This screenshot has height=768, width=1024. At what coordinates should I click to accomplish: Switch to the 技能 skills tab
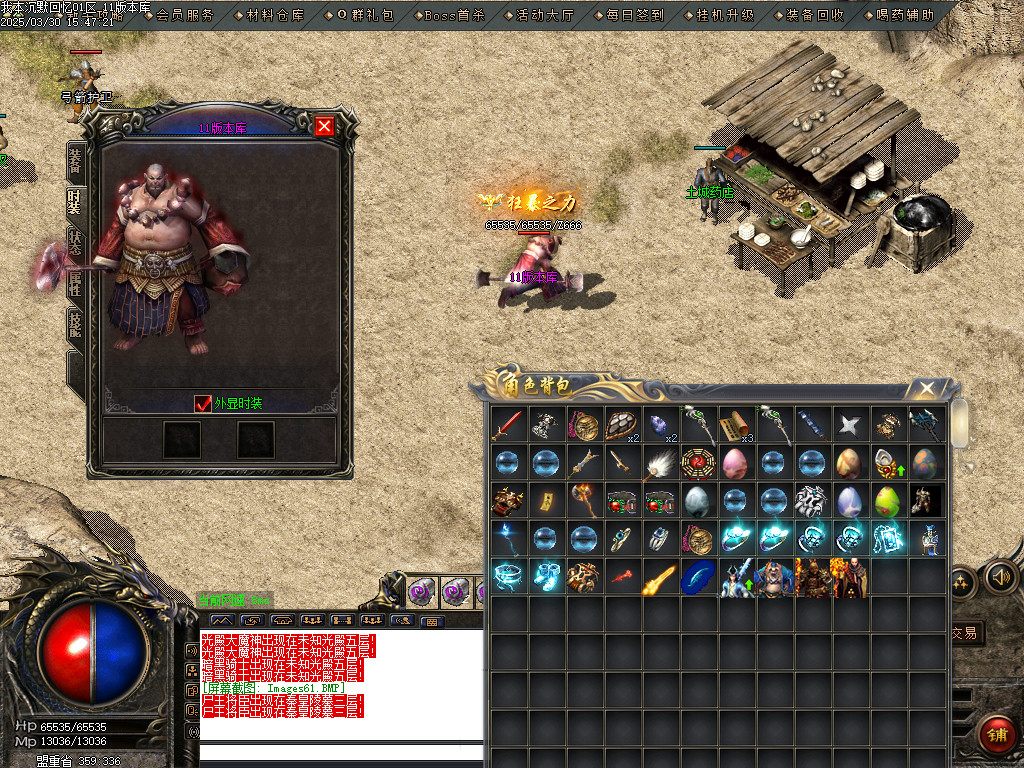76,325
